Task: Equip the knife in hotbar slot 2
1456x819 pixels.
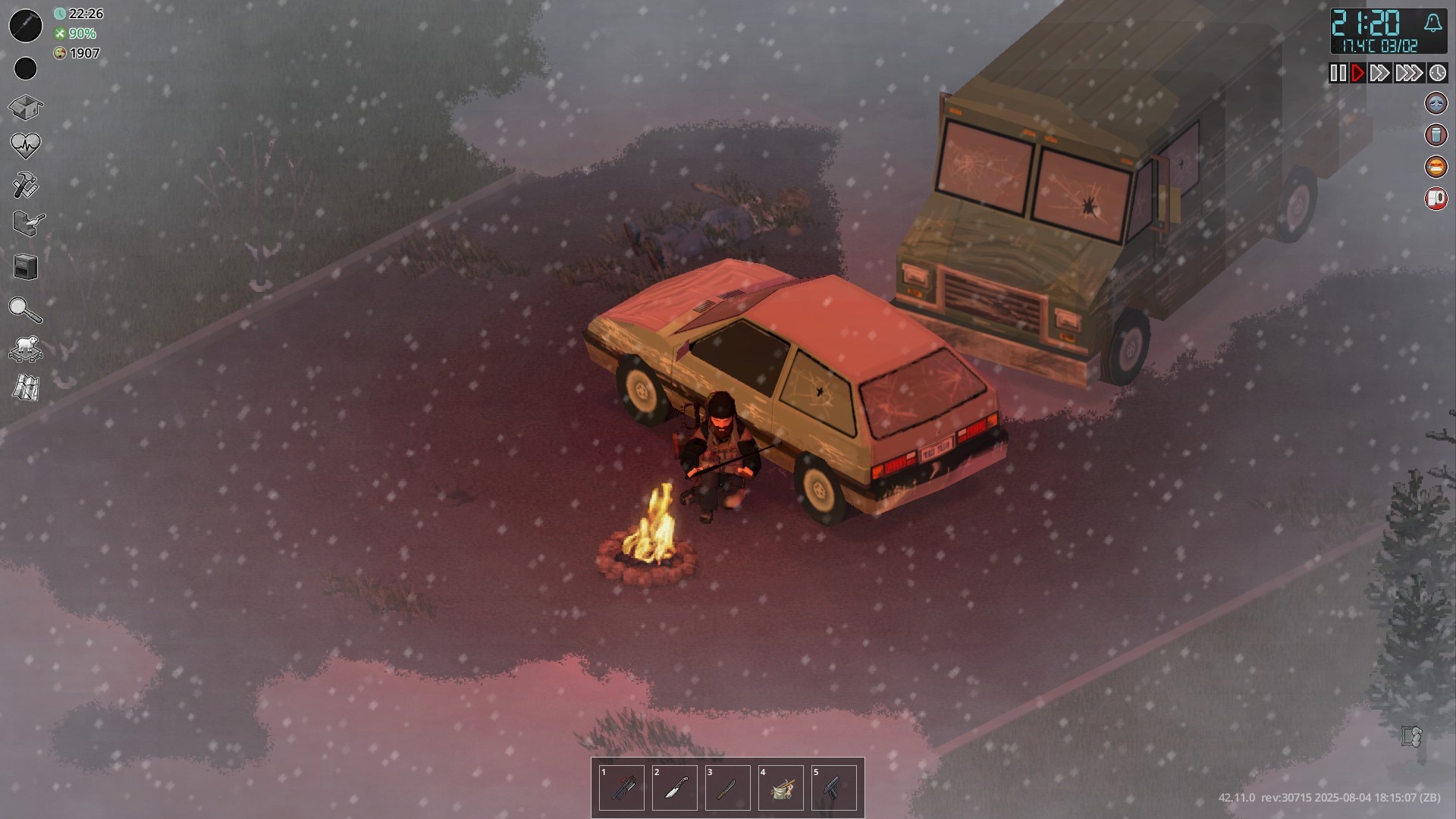Action: 675,789
